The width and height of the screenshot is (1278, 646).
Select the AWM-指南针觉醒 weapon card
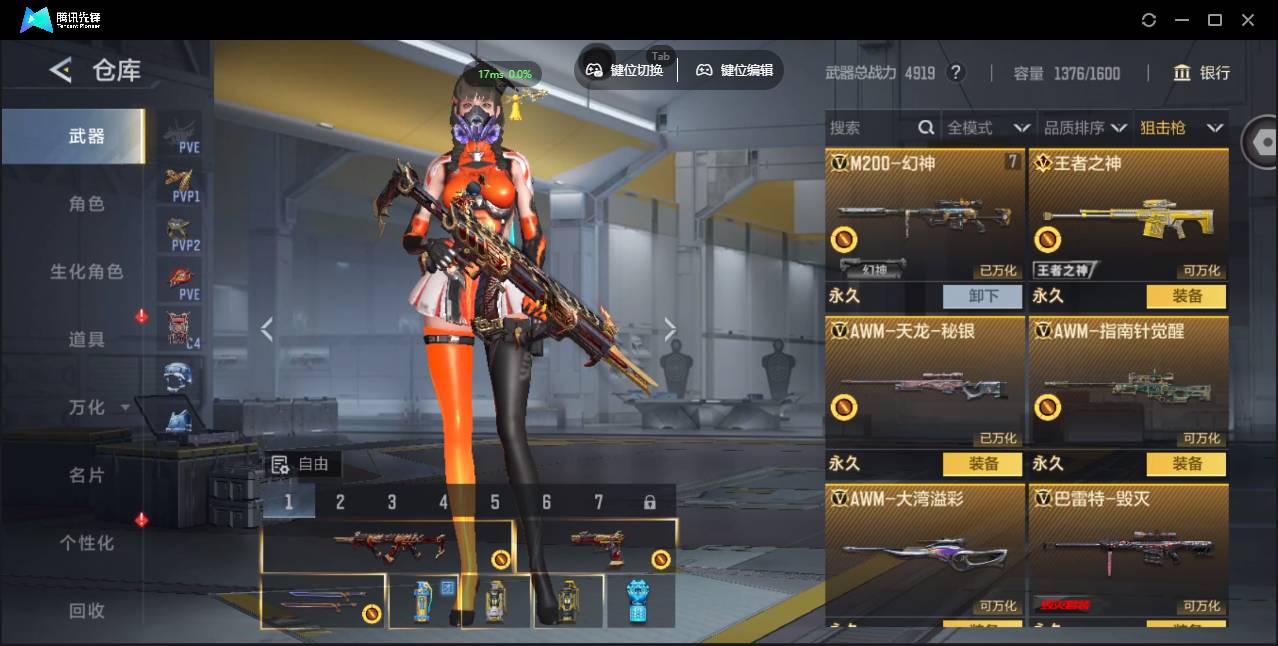pyautogui.click(x=1128, y=383)
